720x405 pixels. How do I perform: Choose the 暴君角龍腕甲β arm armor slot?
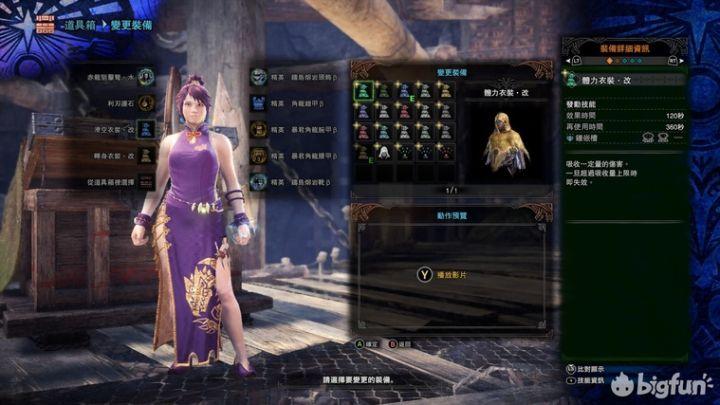259,128
